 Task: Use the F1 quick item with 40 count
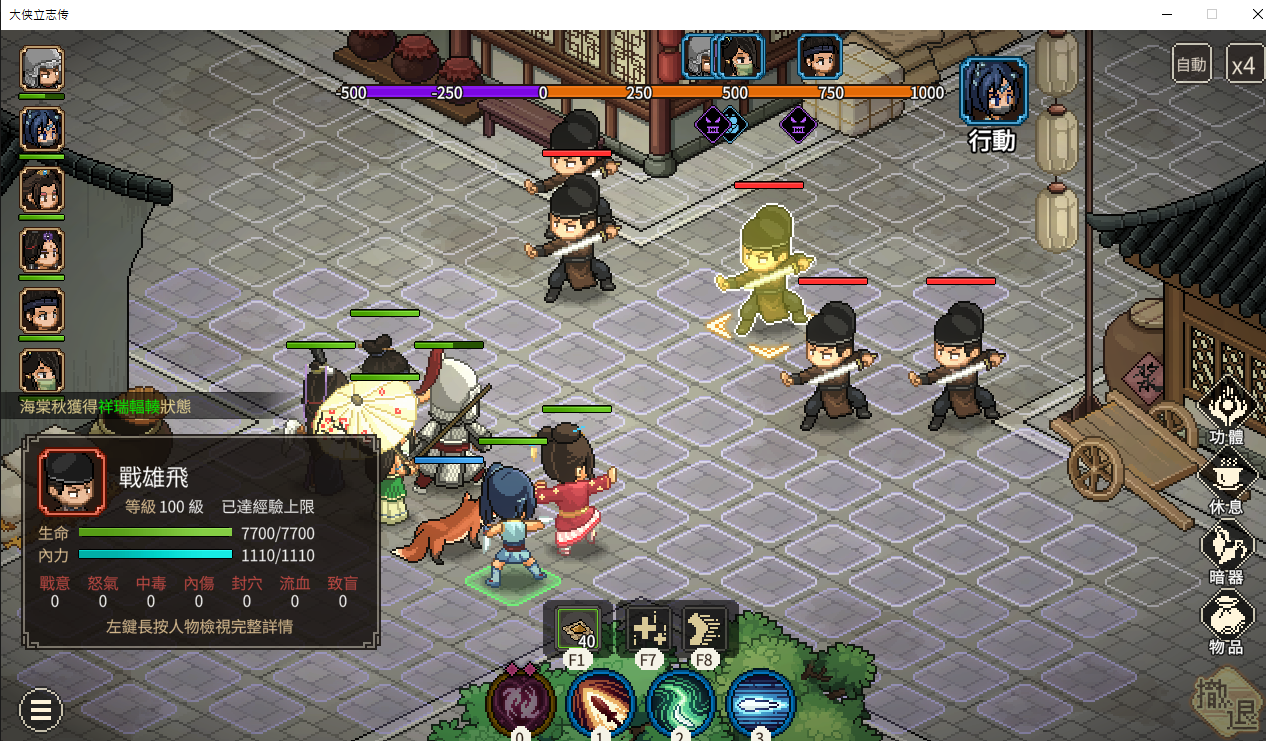click(578, 629)
